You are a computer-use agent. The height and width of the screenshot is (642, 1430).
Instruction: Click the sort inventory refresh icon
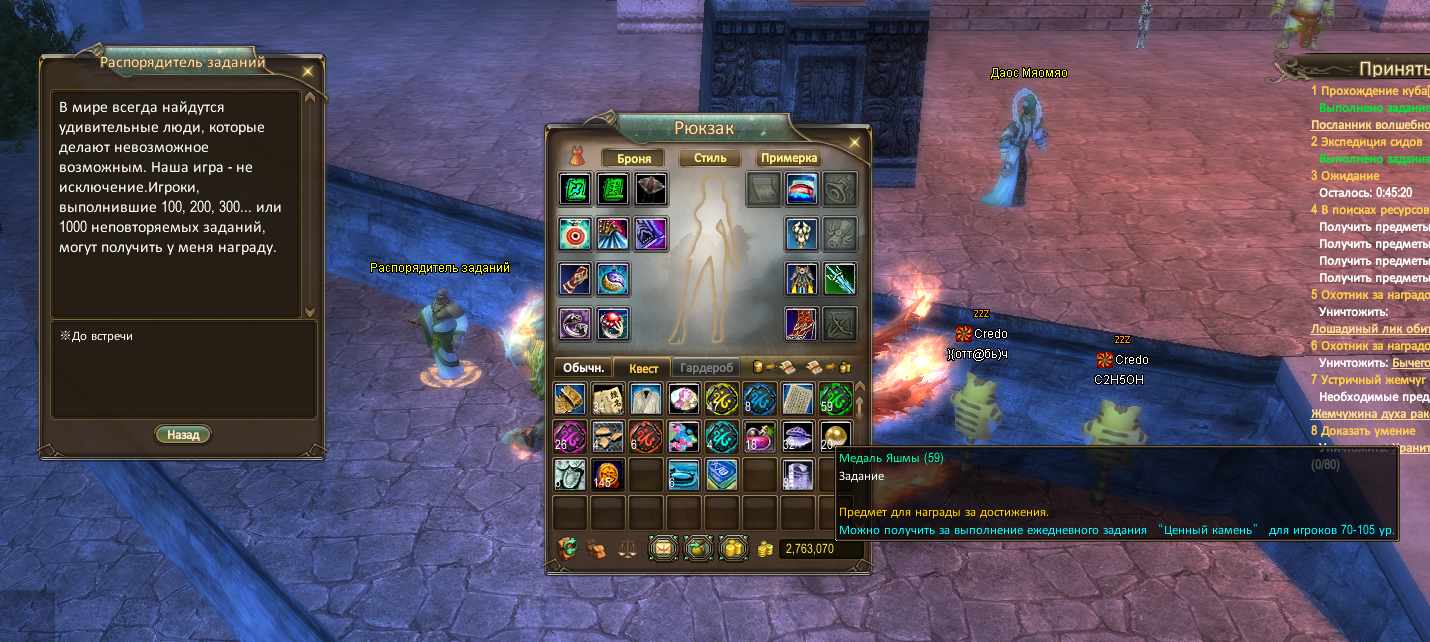[x=568, y=547]
